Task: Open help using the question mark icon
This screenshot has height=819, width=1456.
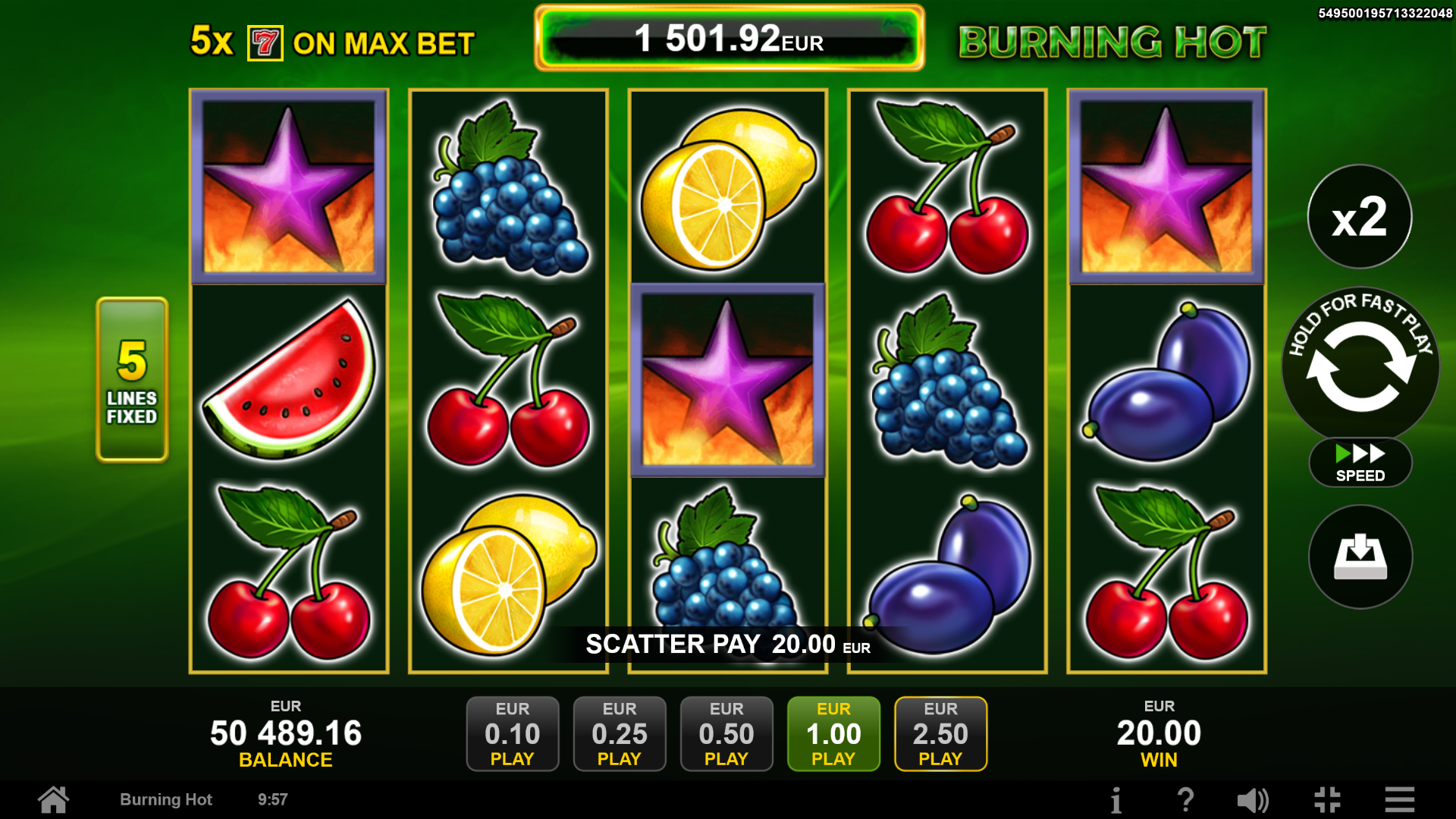Action: click(x=1186, y=799)
